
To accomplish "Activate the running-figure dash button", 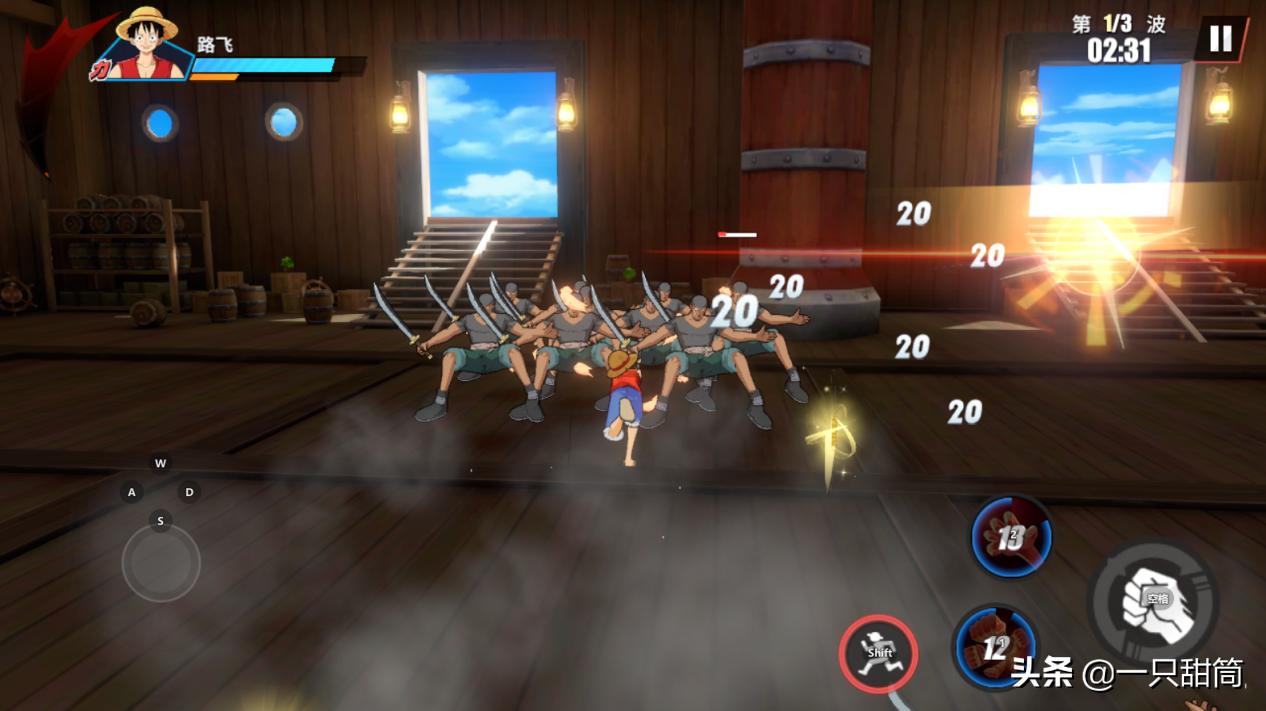I will (x=878, y=653).
